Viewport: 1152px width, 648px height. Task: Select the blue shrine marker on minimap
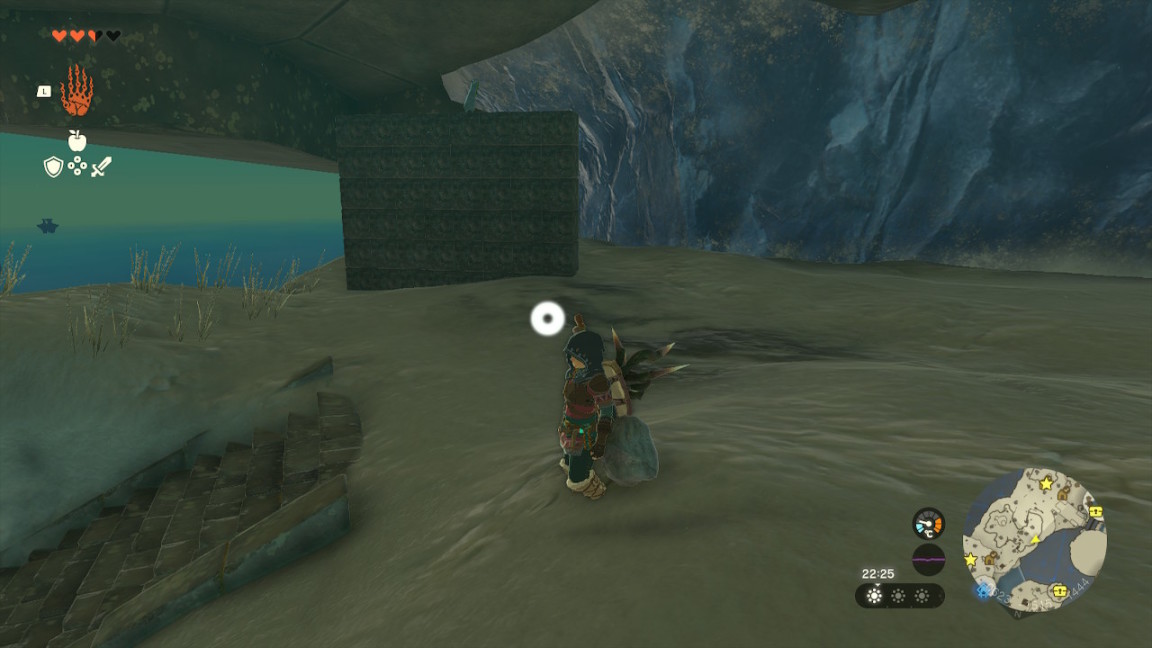pos(984,591)
